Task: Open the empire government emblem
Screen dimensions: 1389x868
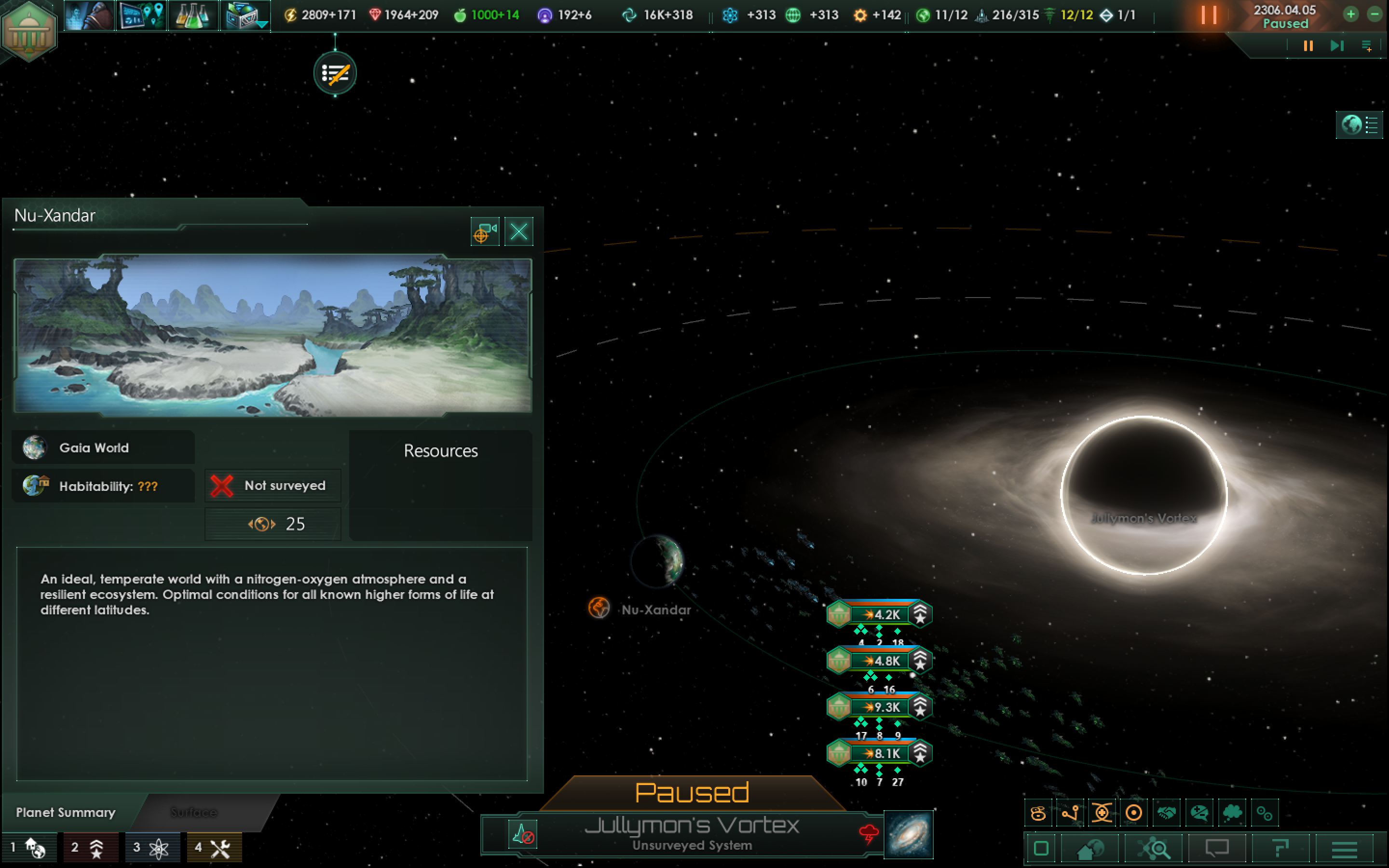Action: 28,30
